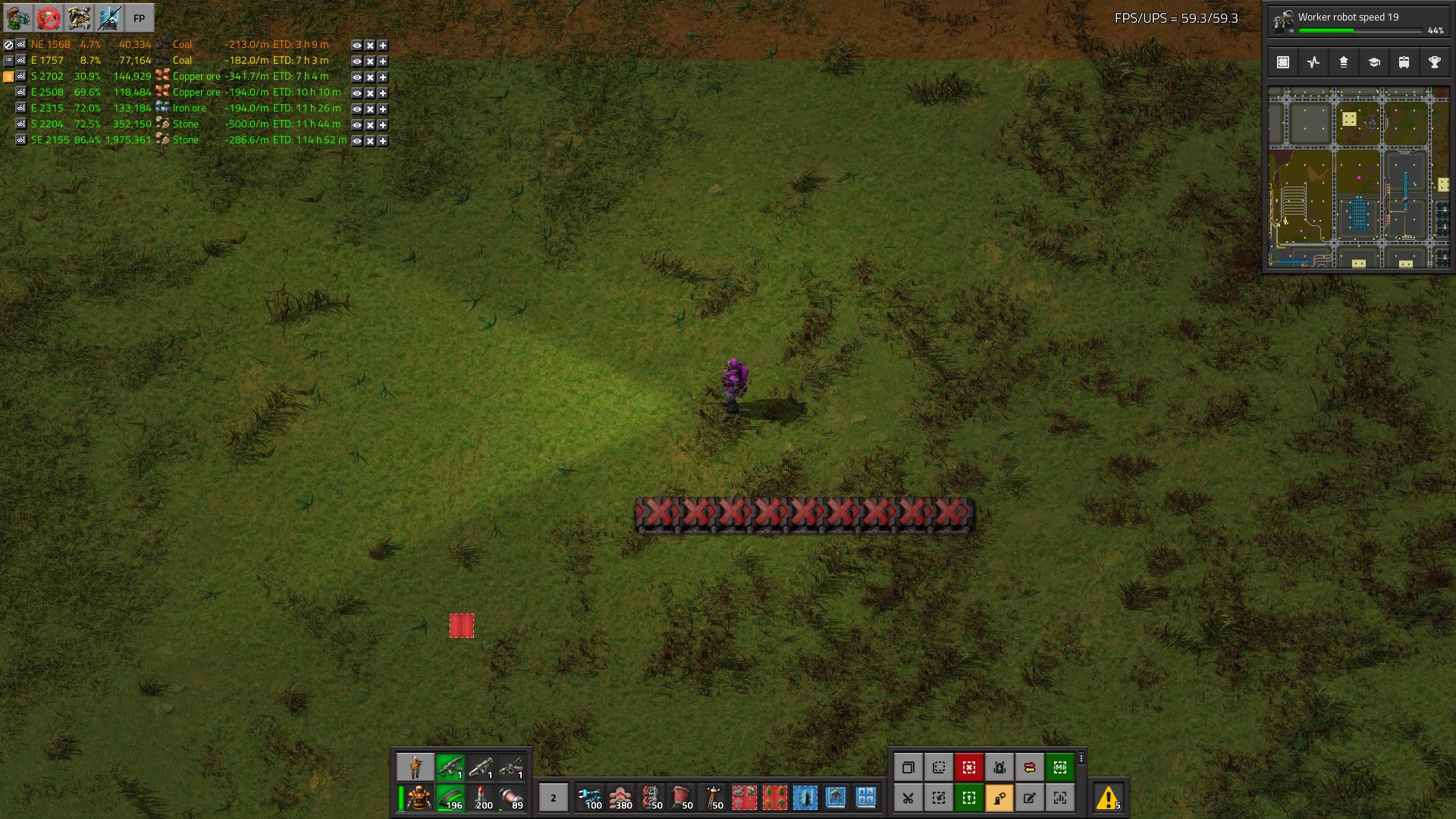Screen dimensions: 1456x819
Task: Rename the E 2315 Iron ore site
Action: [21, 108]
